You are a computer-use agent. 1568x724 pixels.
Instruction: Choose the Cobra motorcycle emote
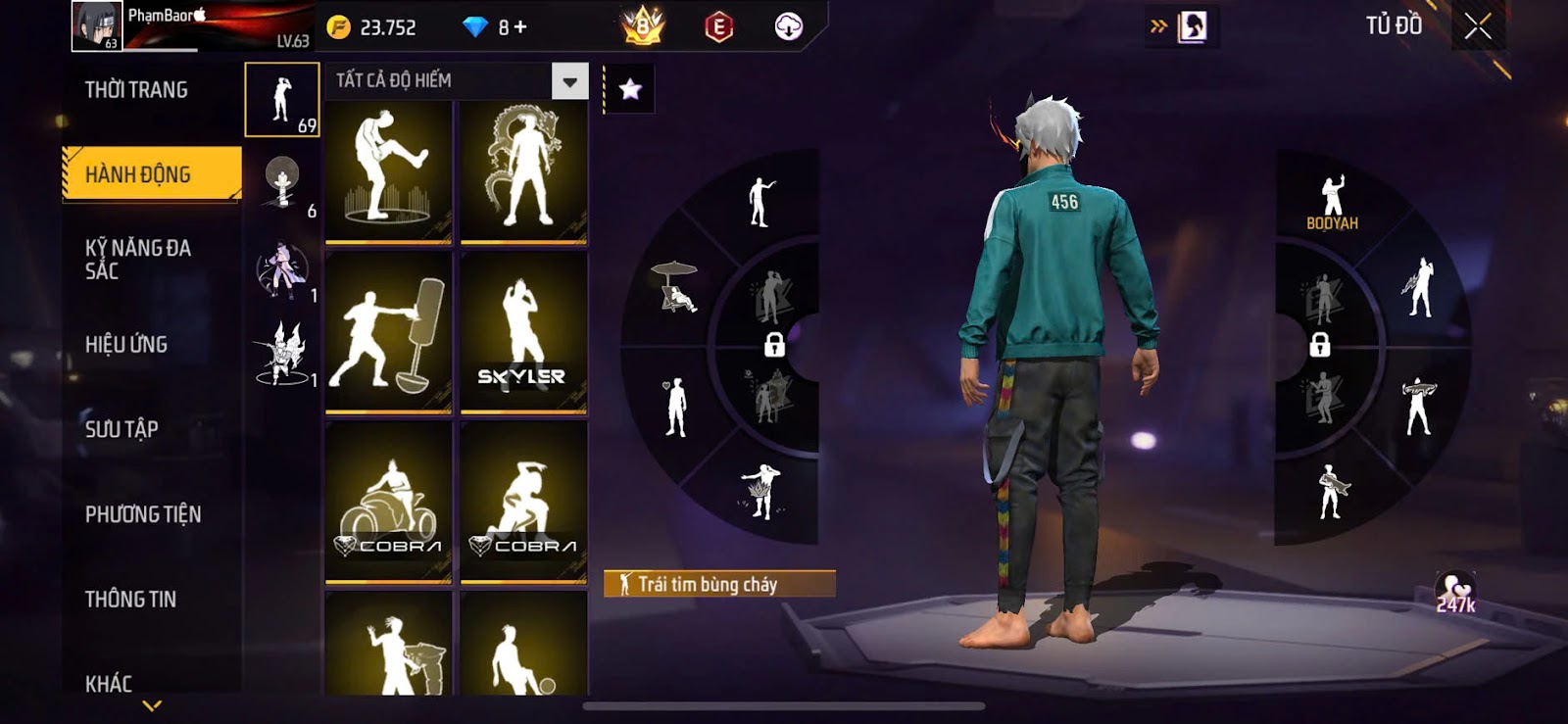pos(389,502)
